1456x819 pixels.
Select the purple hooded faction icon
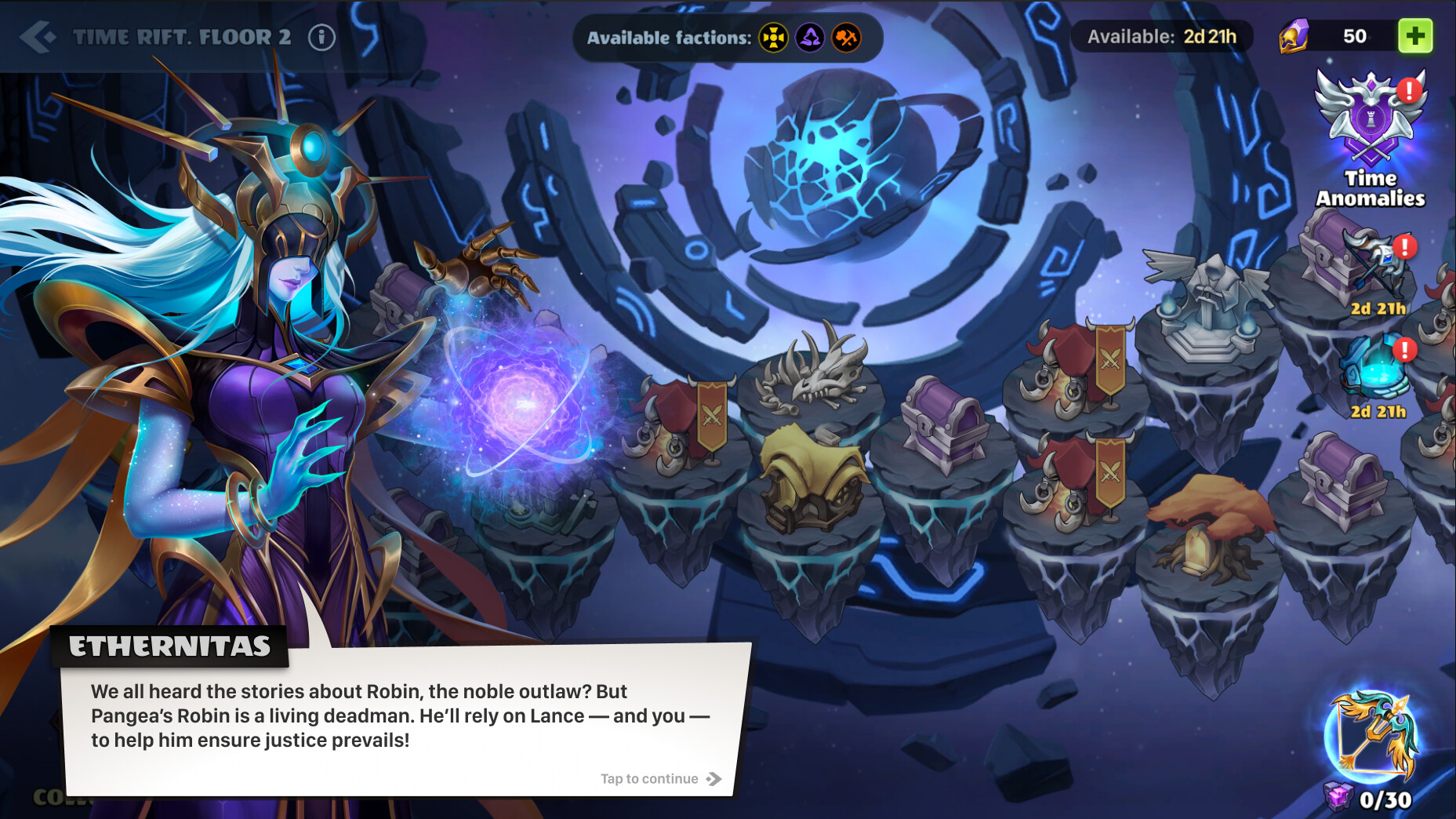tap(811, 37)
